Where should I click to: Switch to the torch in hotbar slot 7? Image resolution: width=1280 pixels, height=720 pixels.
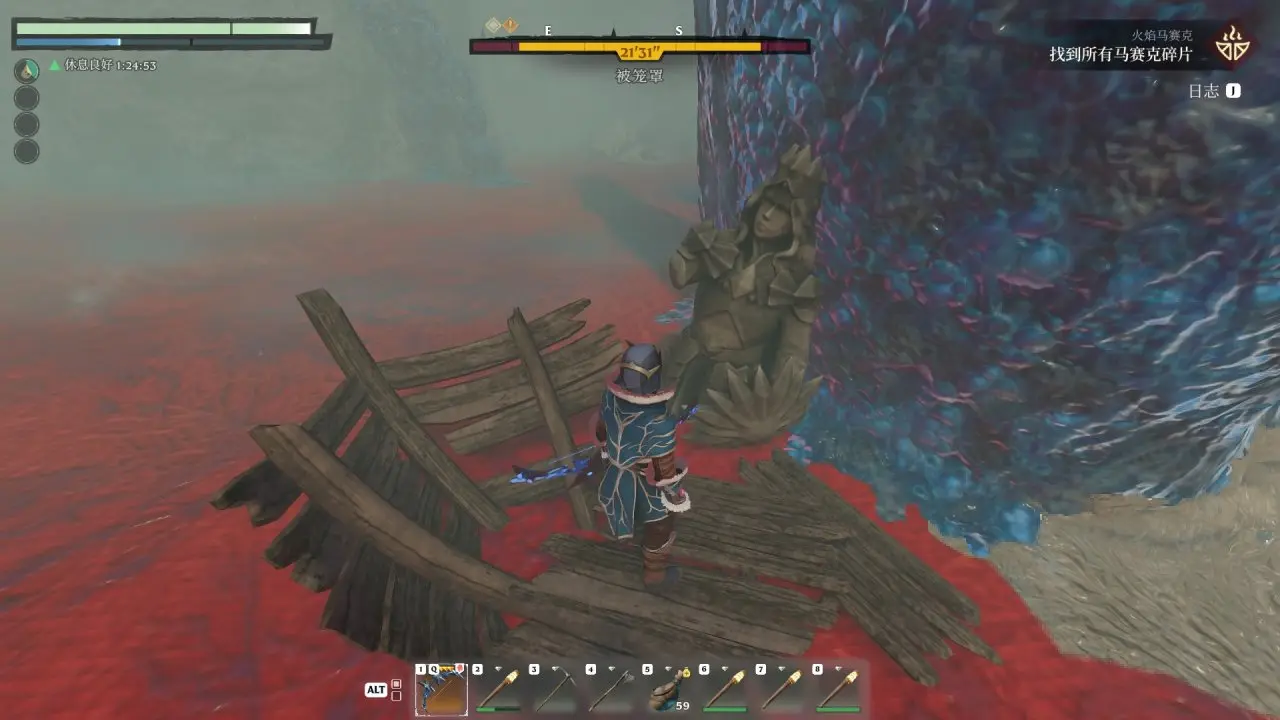click(782, 690)
